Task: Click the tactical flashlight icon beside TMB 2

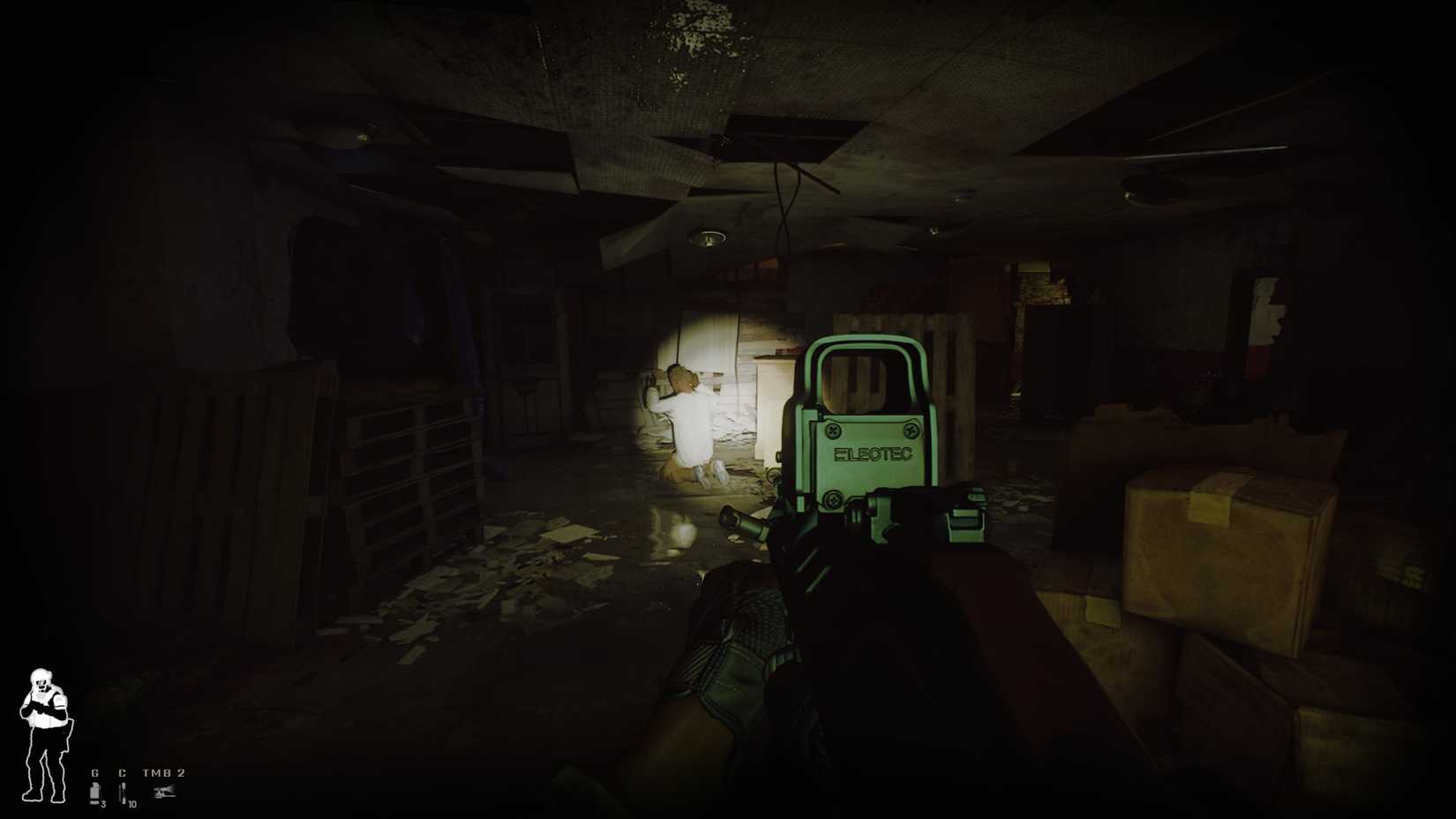Action: pos(164,793)
